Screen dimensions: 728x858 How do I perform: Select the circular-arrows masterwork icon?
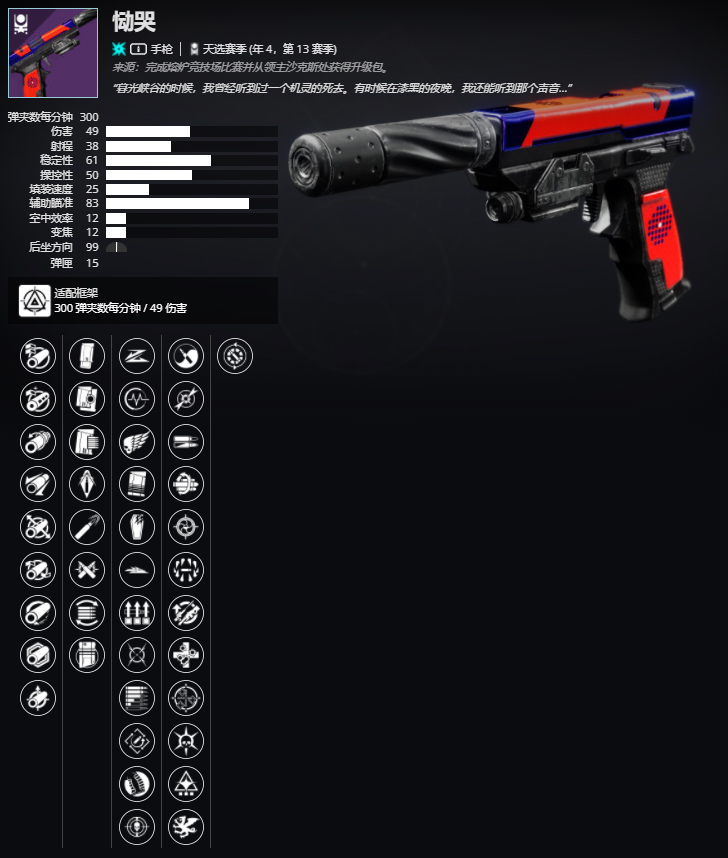click(235, 356)
